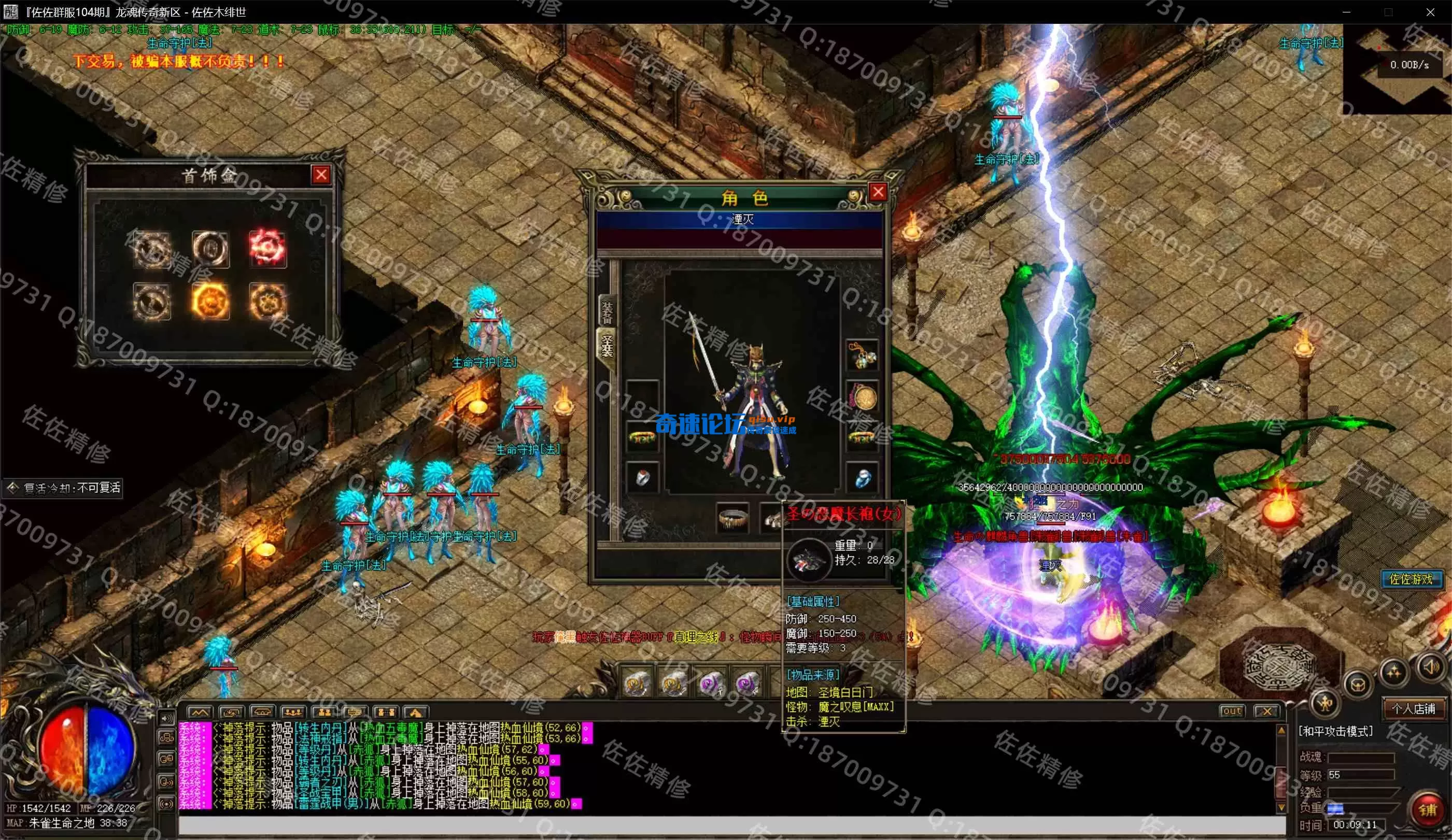Select the red gem silver ring slot
The image size is (1452, 840).
[x=642, y=478]
